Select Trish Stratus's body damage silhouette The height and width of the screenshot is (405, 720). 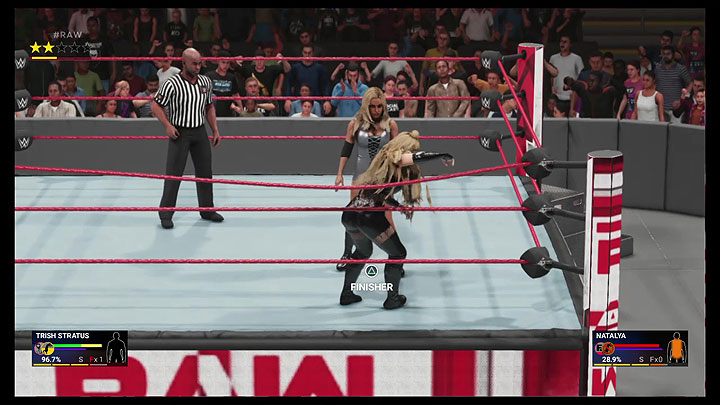click(116, 349)
